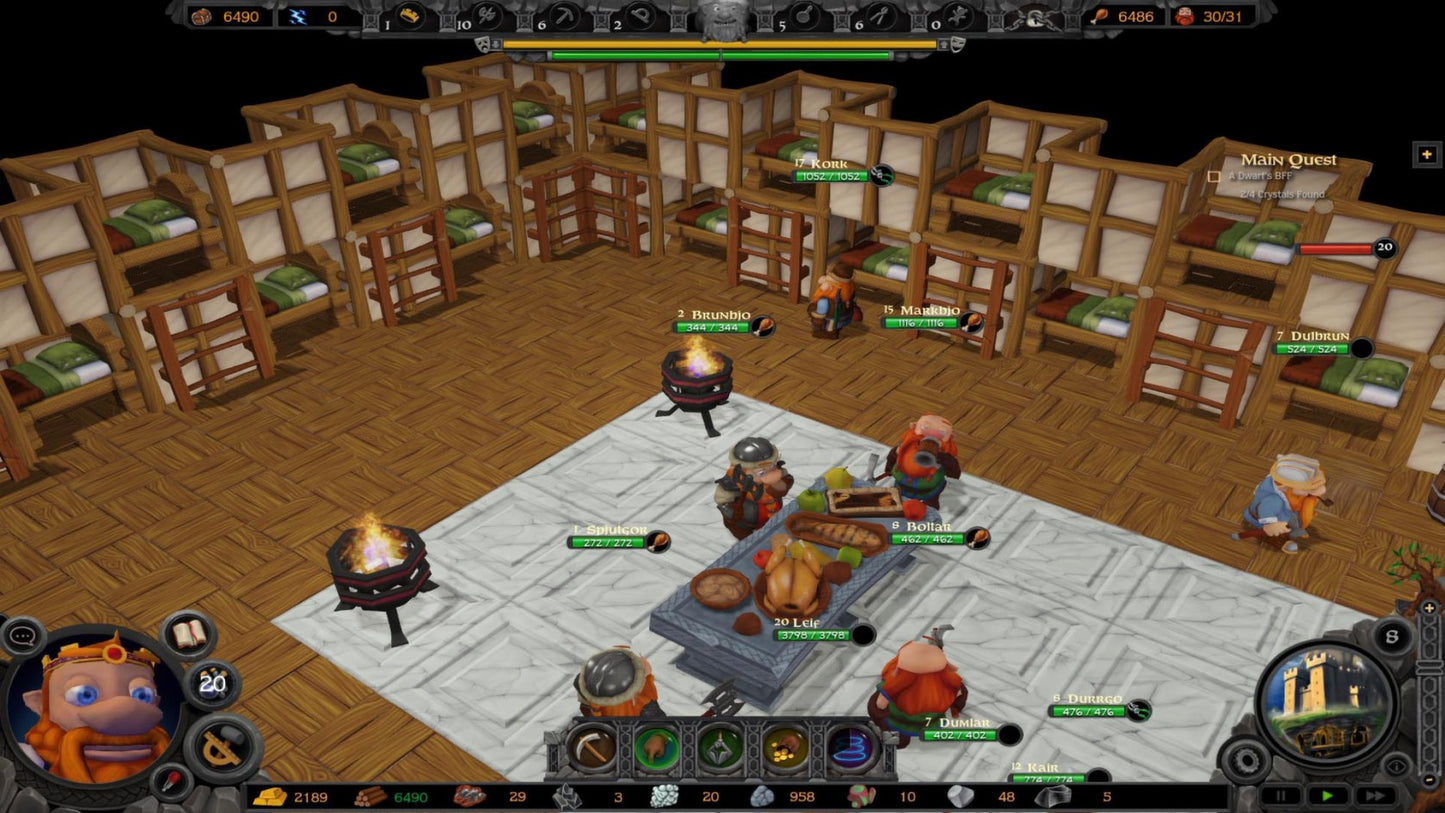Image resolution: width=1445 pixels, height=813 pixels.
Task: Pause the game
Action: pos(1281,796)
